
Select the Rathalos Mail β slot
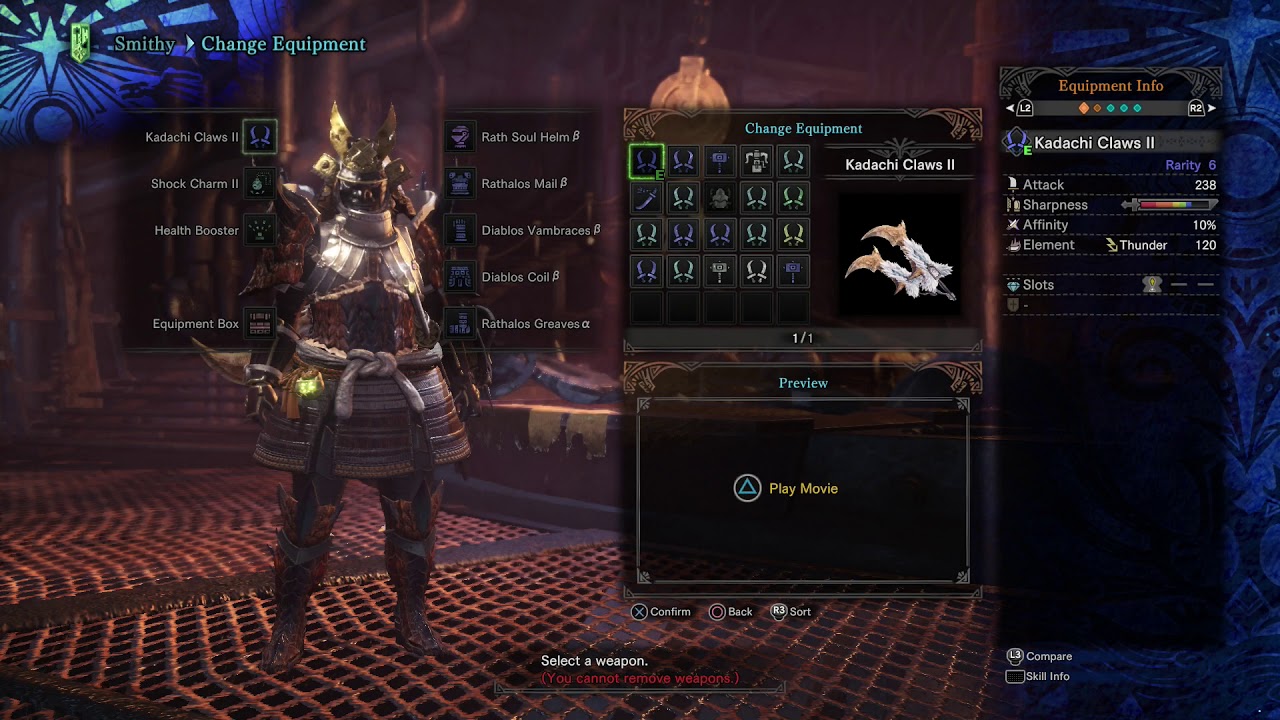(460, 184)
